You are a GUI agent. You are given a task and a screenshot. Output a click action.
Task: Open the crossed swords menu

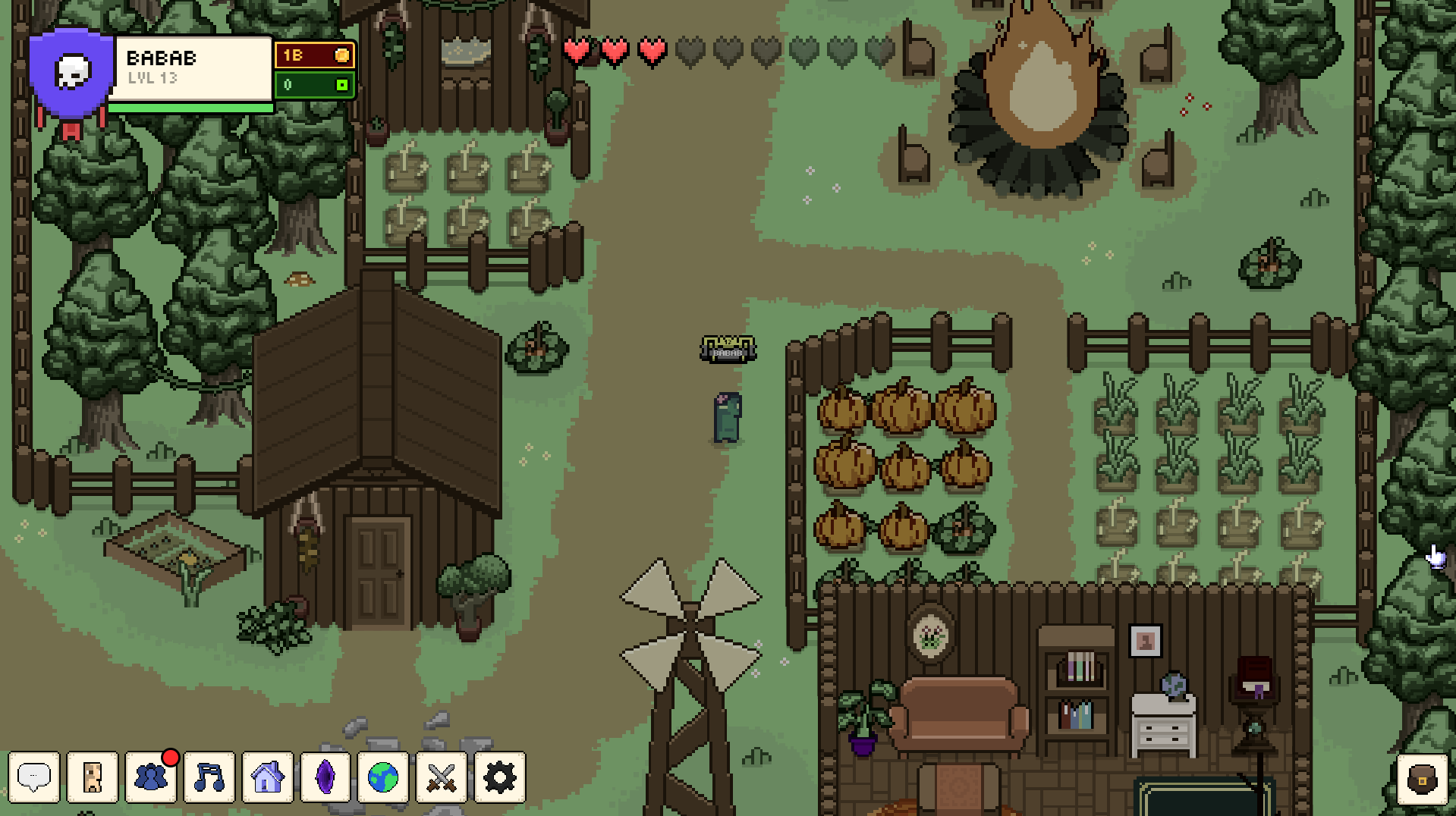[x=442, y=777]
